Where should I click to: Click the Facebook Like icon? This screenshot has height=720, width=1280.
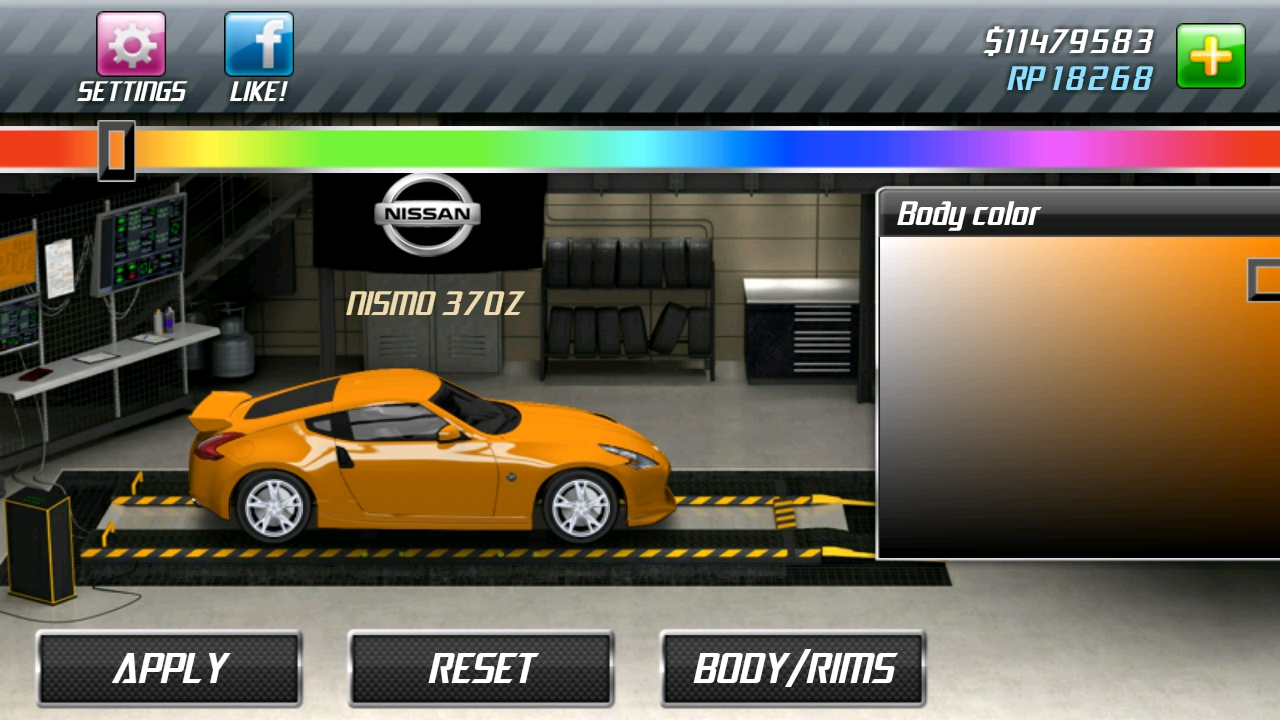258,45
